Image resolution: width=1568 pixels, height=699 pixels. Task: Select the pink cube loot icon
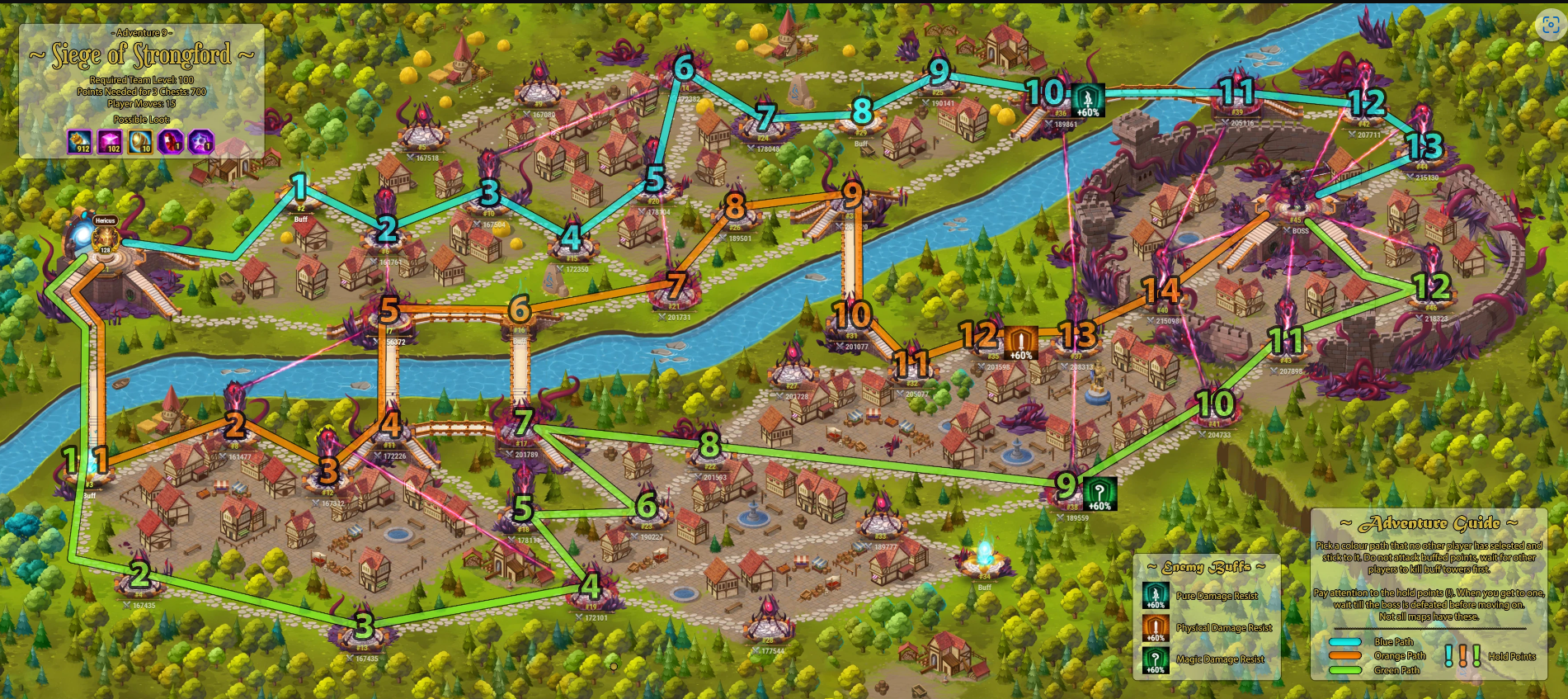click(x=110, y=142)
